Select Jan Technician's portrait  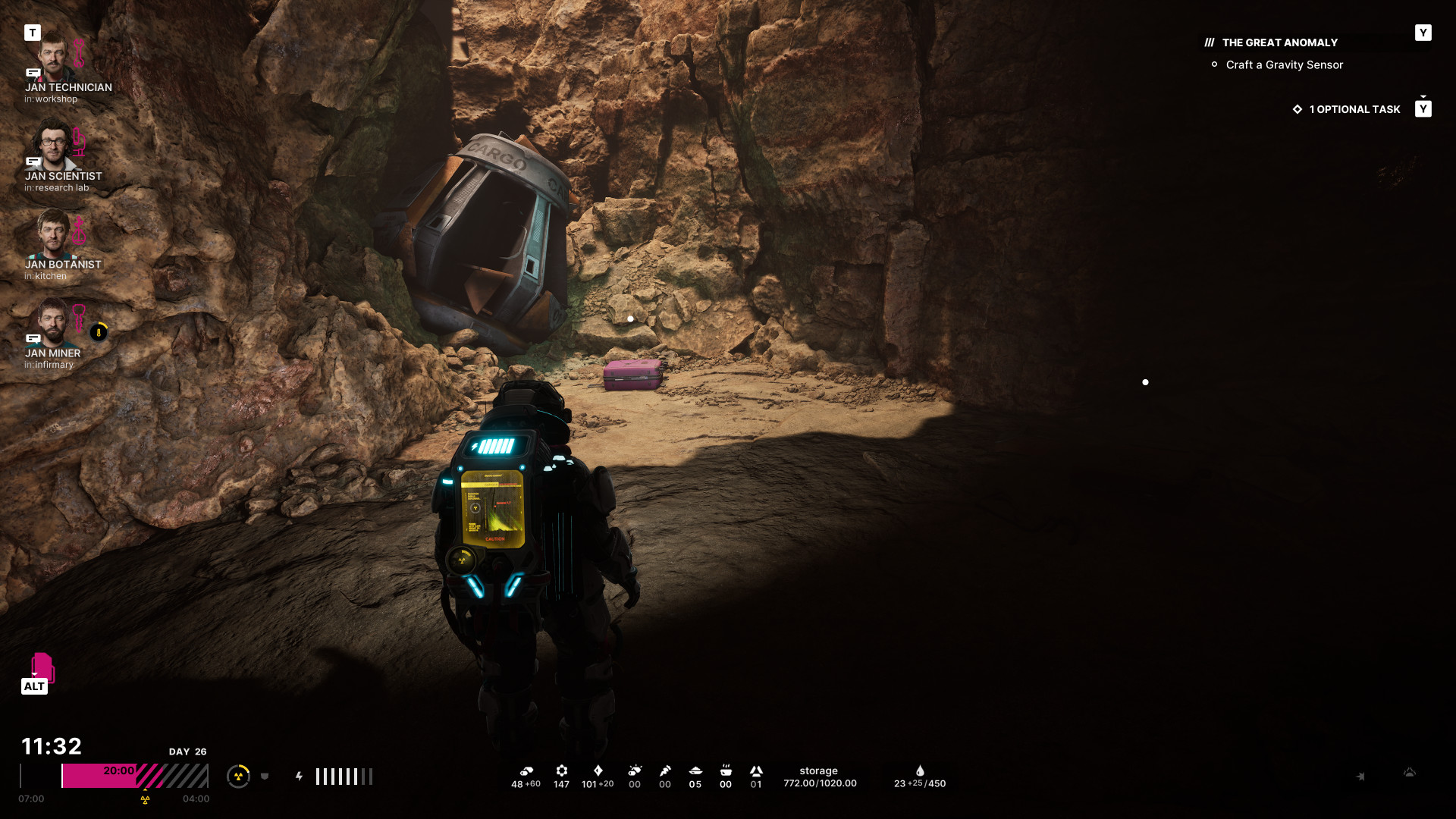click(x=53, y=56)
